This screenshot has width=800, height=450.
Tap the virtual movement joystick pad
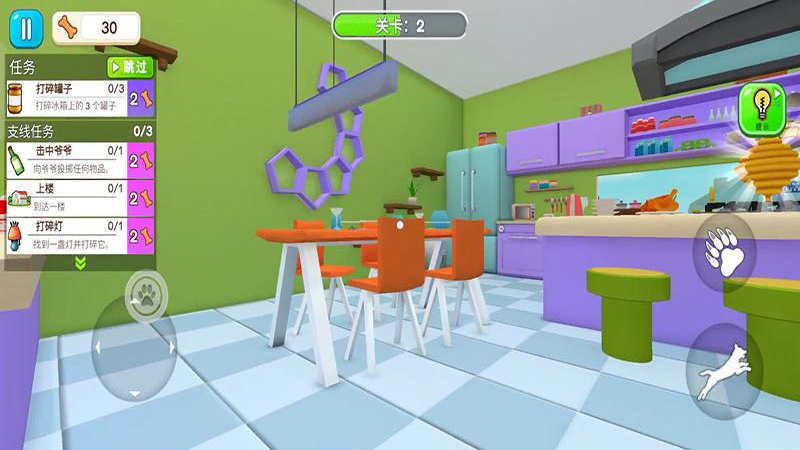[x=134, y=348]
